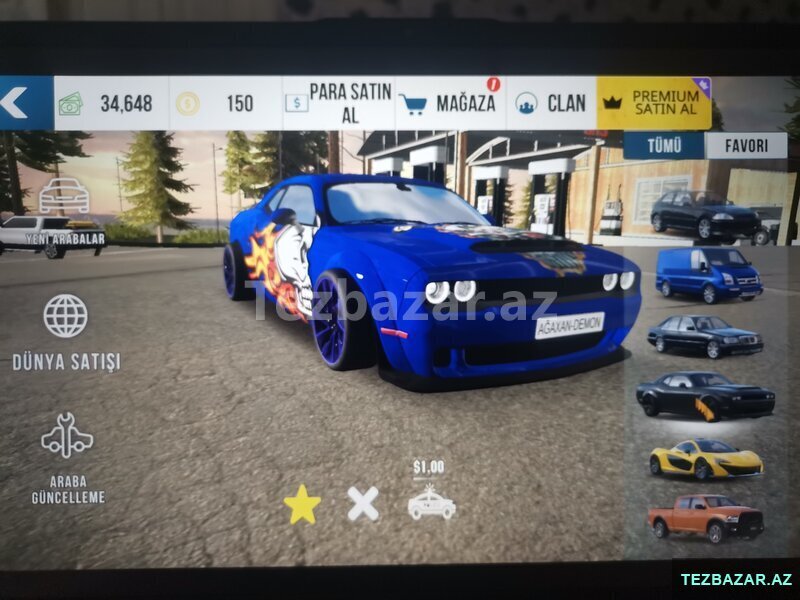Choose the blue van from car list

[709, 273]
